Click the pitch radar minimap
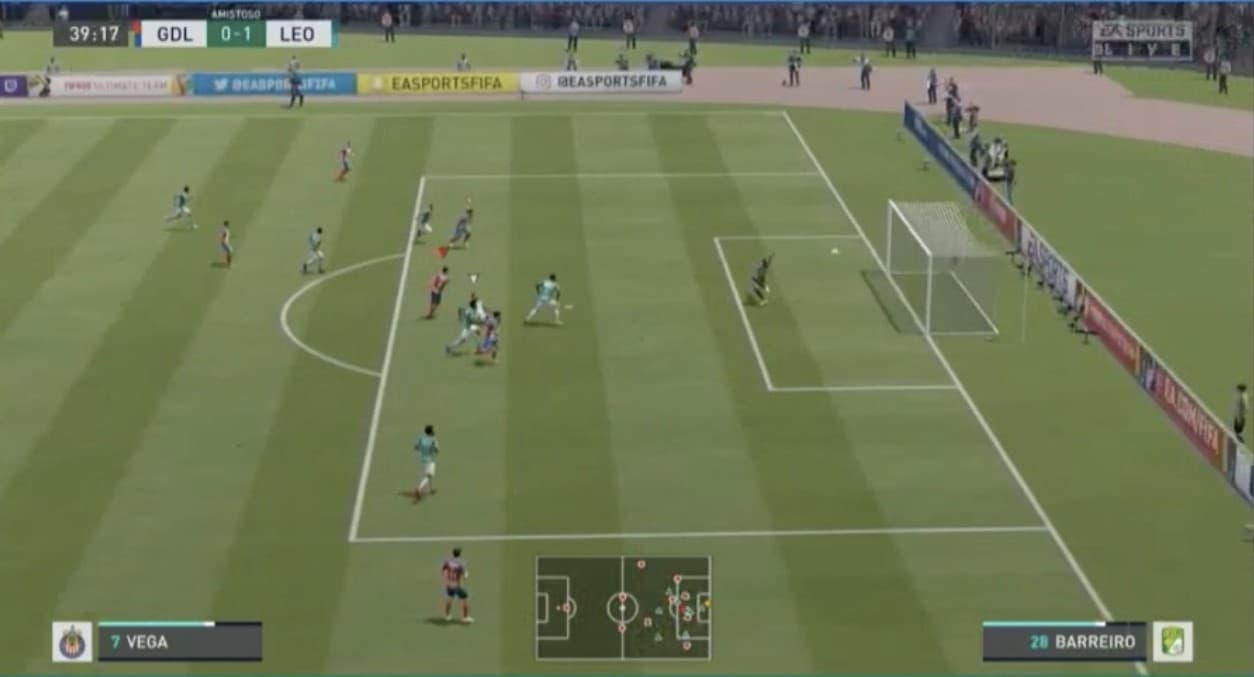 click(x=623, y=607)
